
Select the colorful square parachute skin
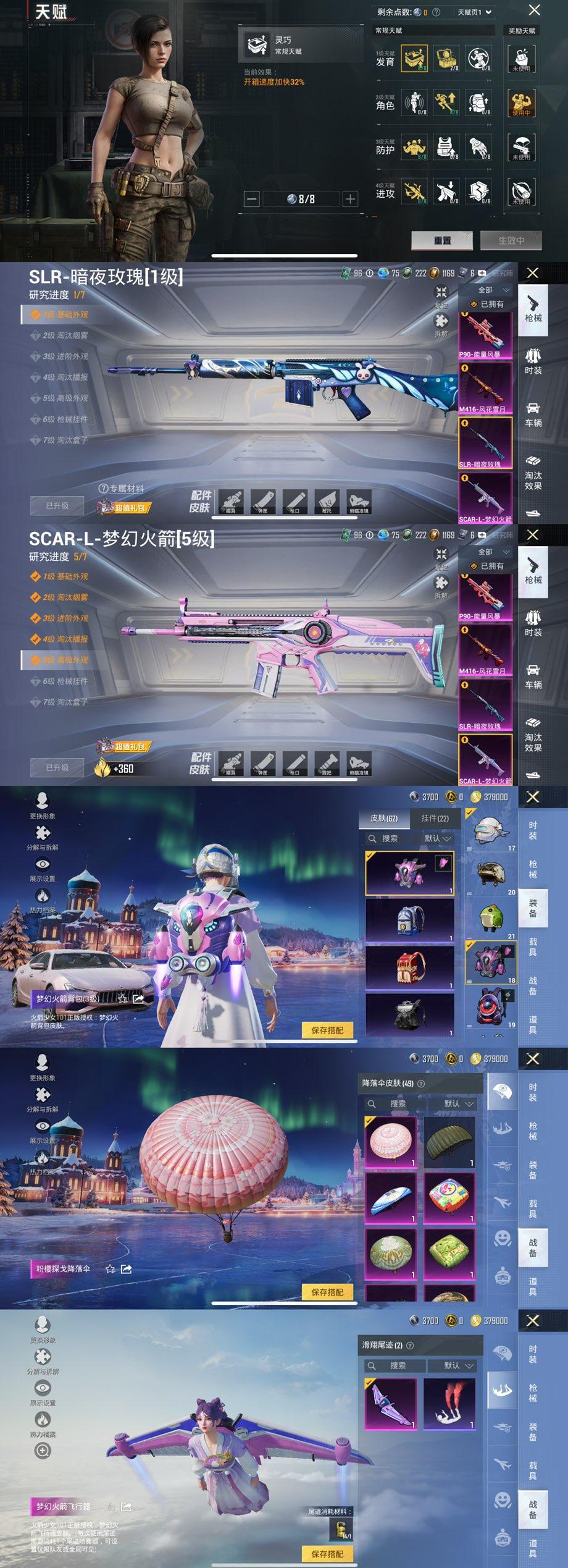(x=449, y=1197)
